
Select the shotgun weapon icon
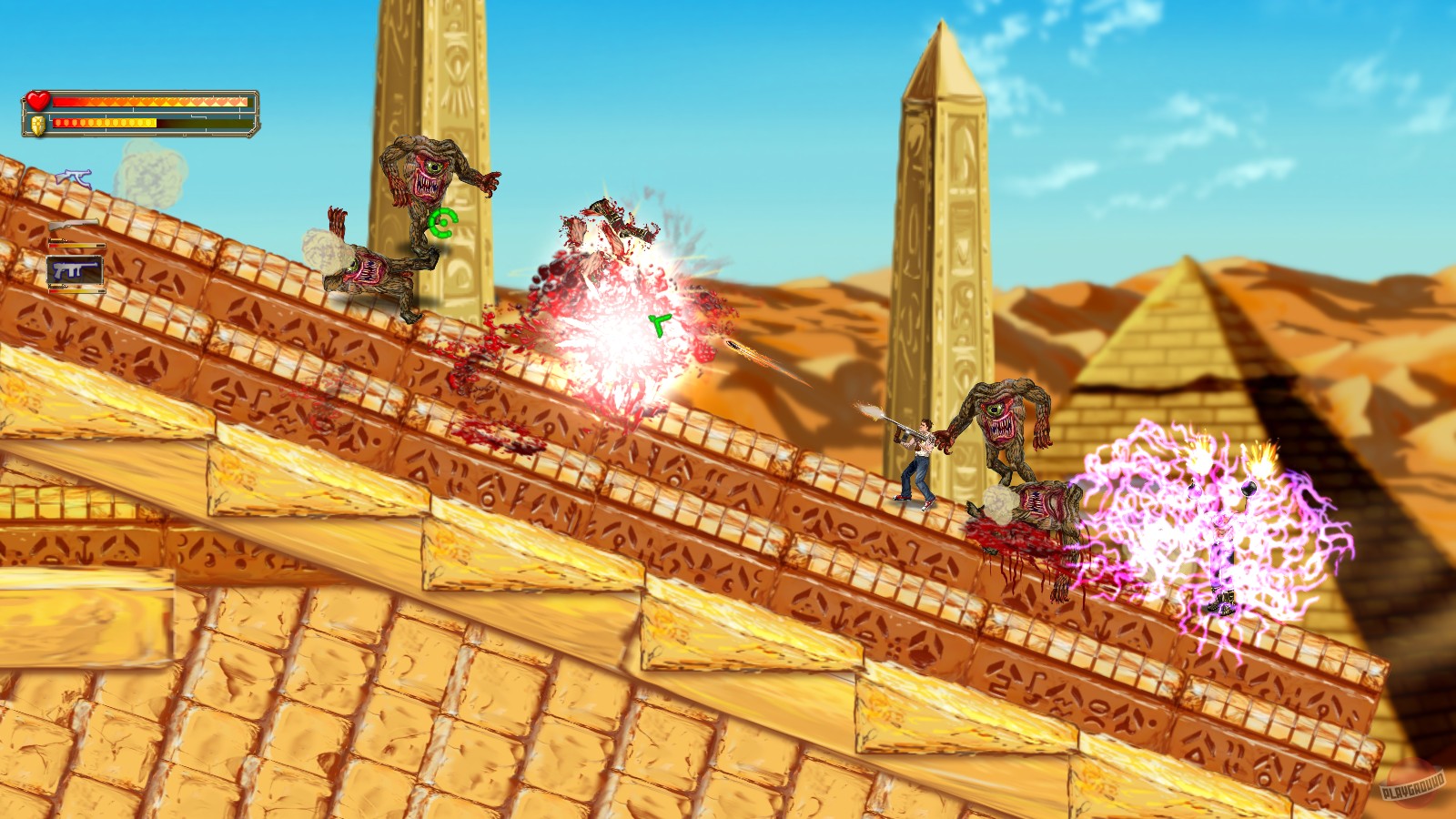[74, 224]
